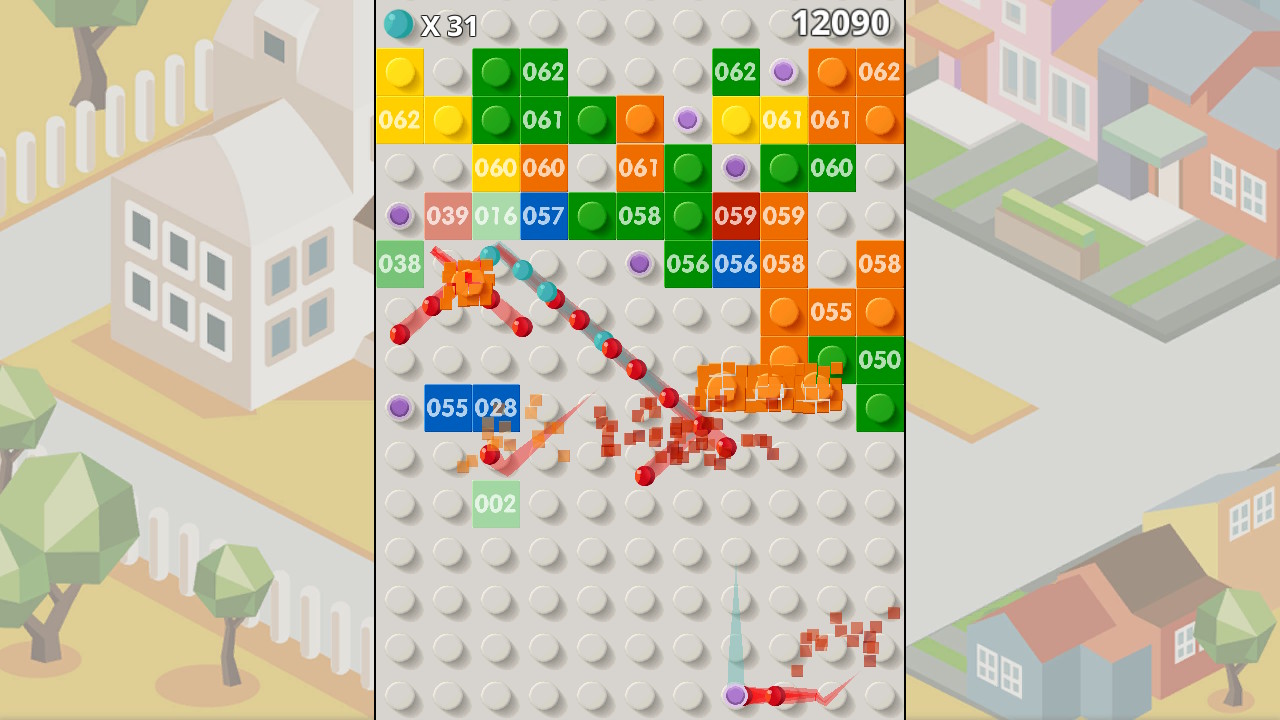This screenshot has width=1280, height=720.
Task: Select the light green brick showing 002
Action: pos(497,503)
